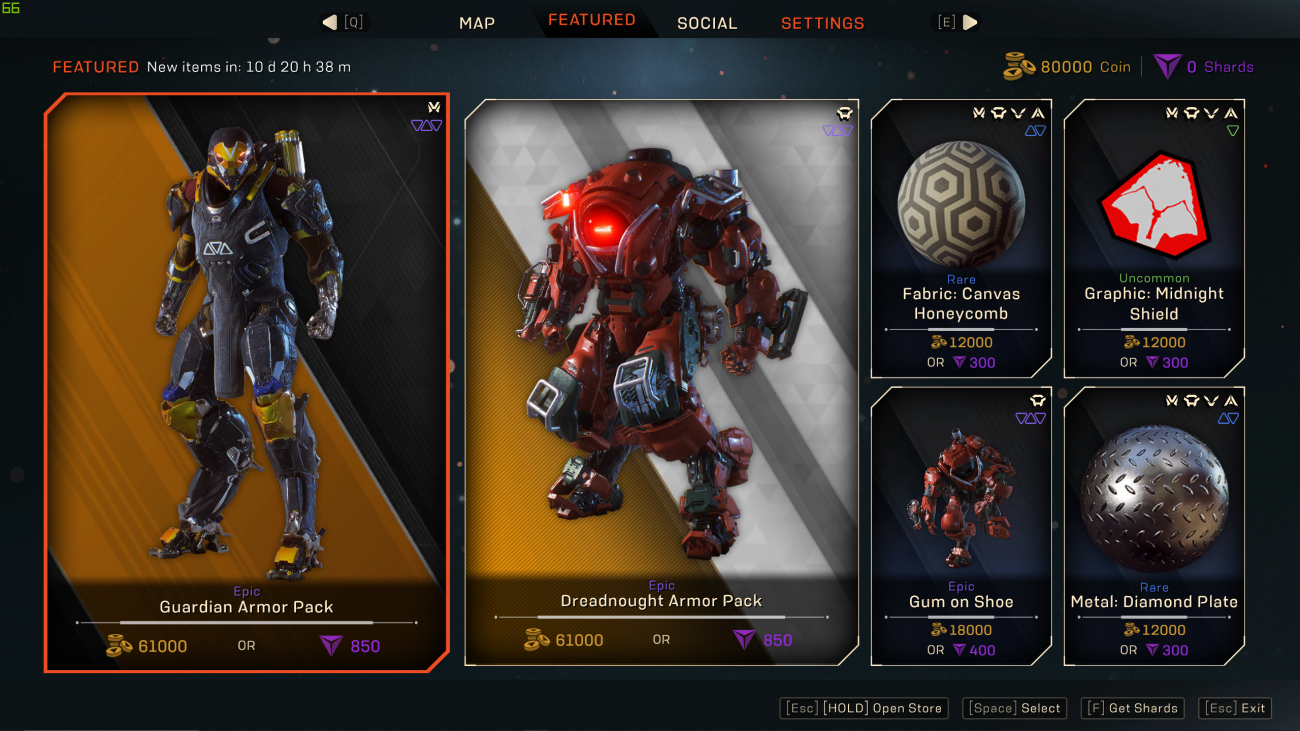Viewport: 1300px width, 731px height.
Task: Toggle the triple-triangle indicator on Dreadnought Armor Pack card
Action: pyautogui.click(x=838, y=130)
